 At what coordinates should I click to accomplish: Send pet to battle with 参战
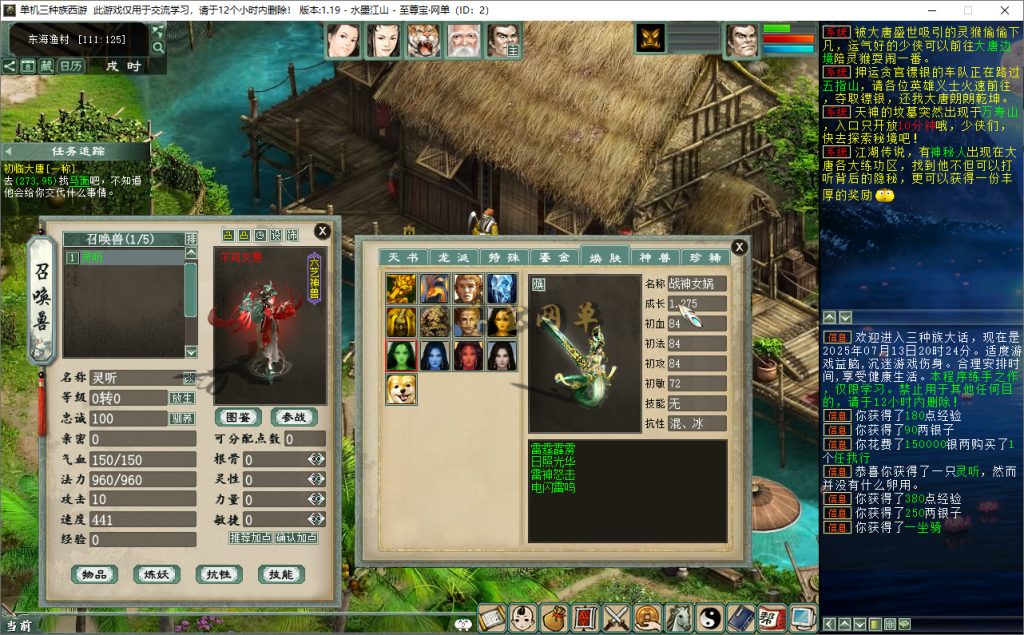(293, 417)
